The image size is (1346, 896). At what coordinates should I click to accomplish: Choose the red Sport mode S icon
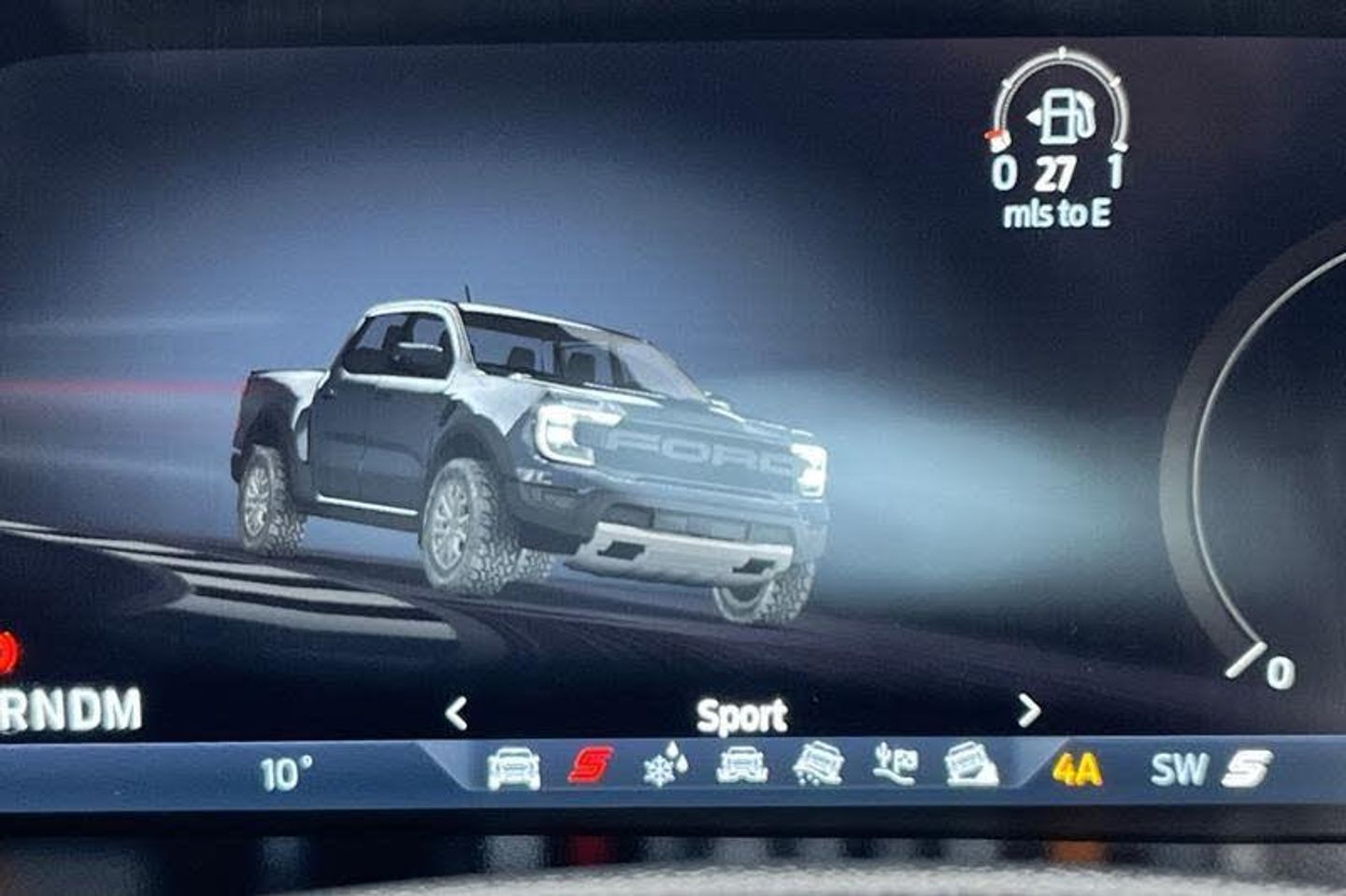[x=591, y=766]
